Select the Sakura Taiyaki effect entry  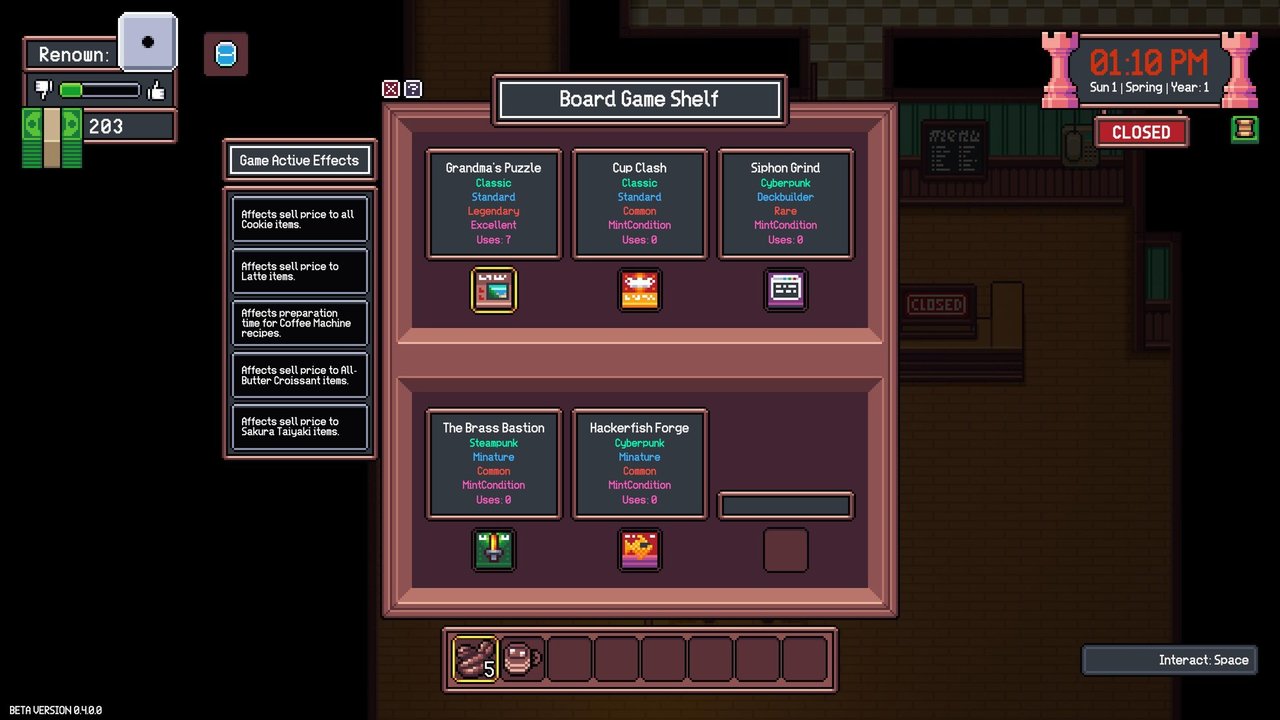300,427
